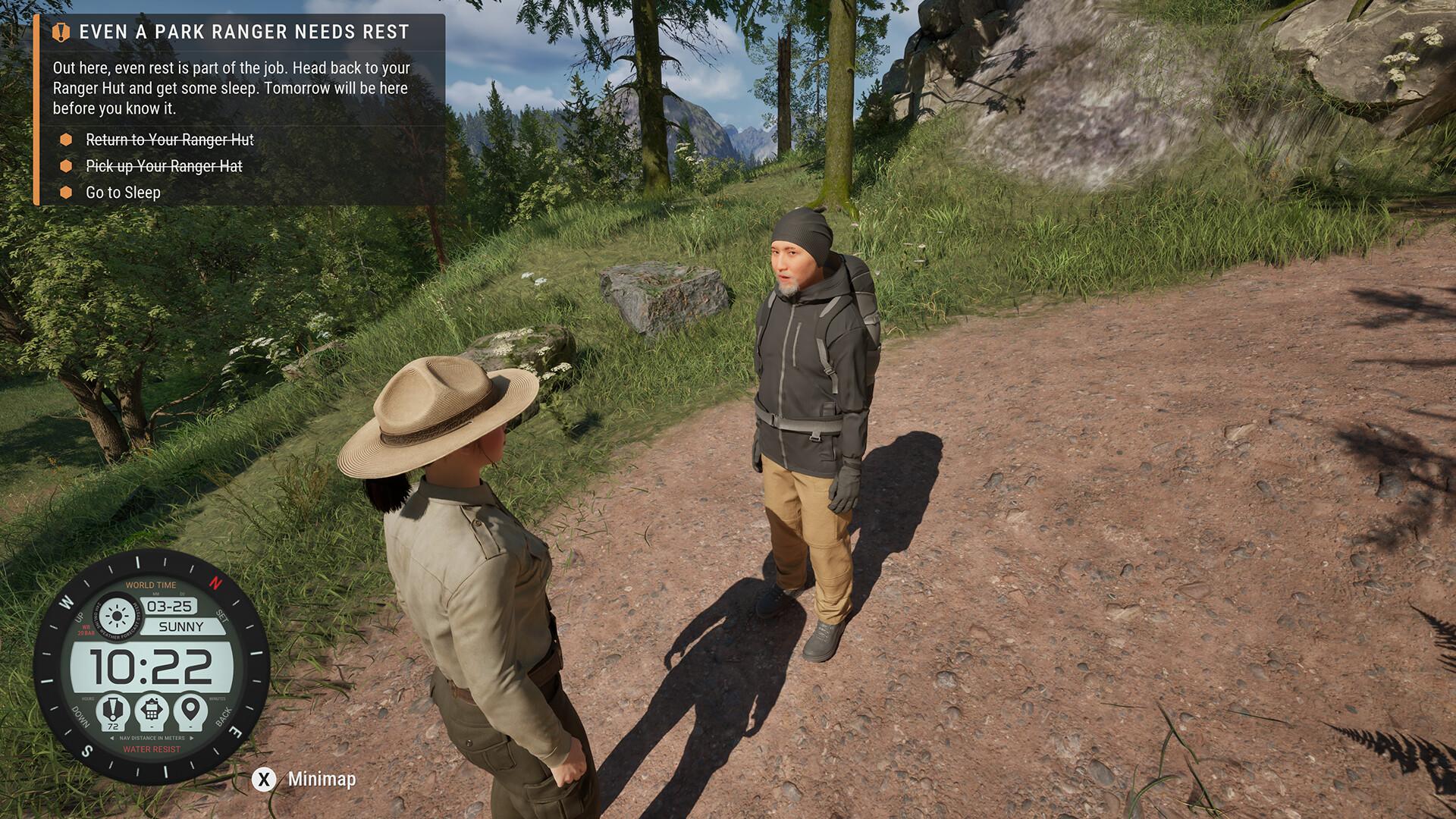
Task: Click the left arrow beside NAV DISTANCE IN METERS
Action: click(x=111, y=738)
